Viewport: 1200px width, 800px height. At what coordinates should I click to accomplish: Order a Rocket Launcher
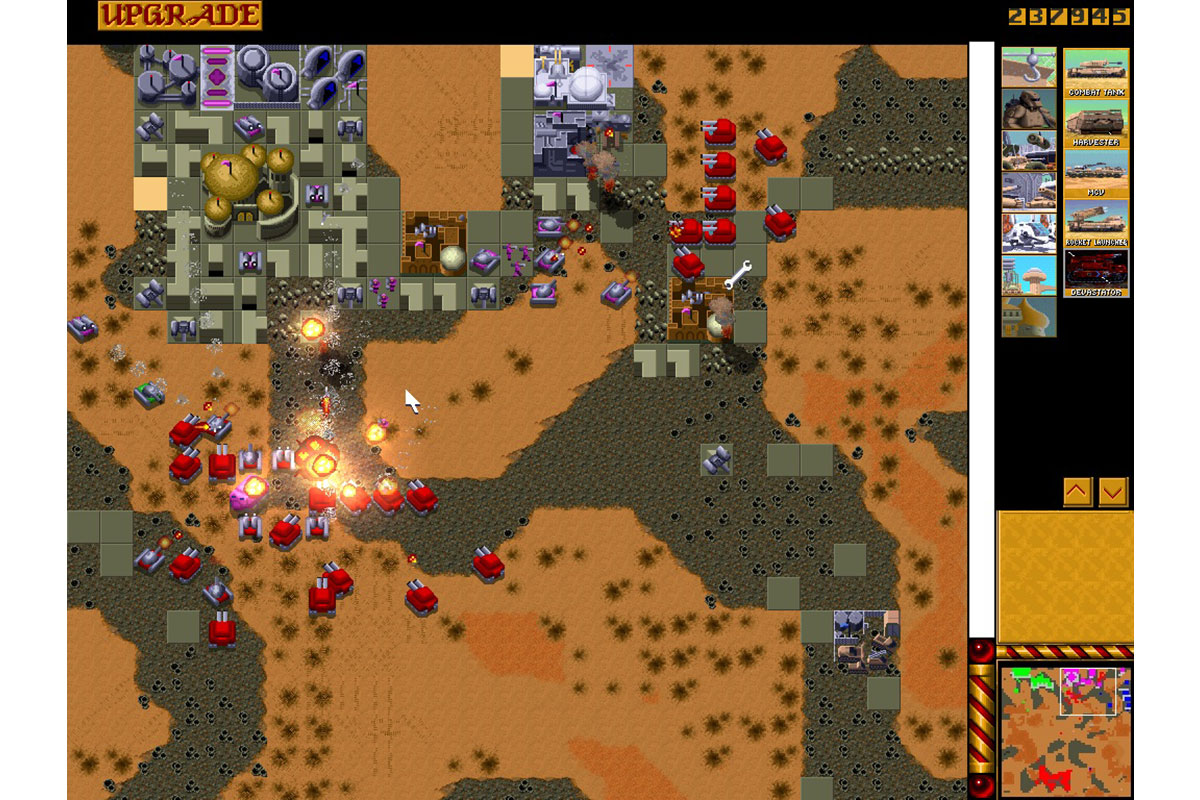click(1096, 223)
